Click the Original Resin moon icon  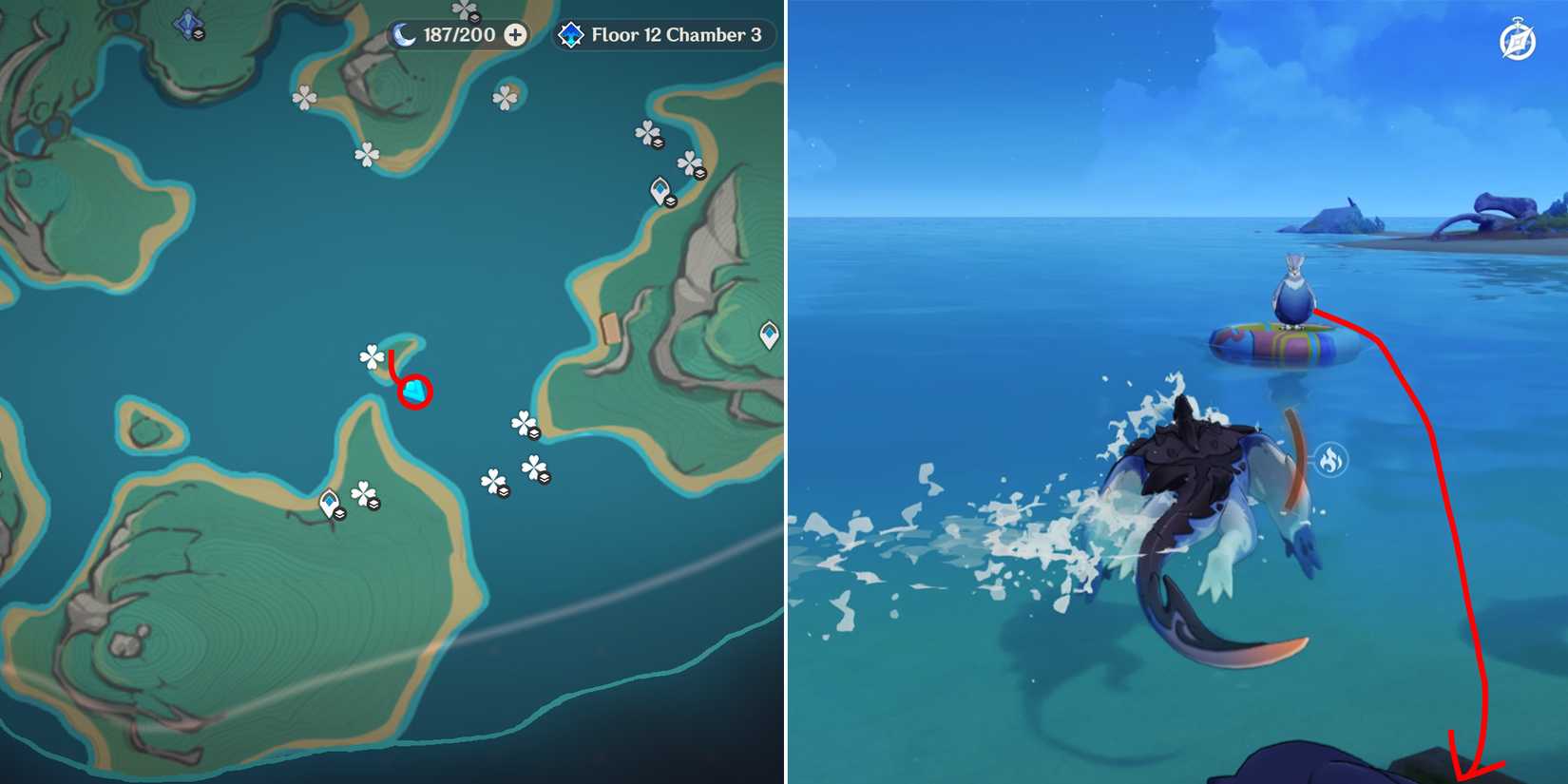pos(402,35)
